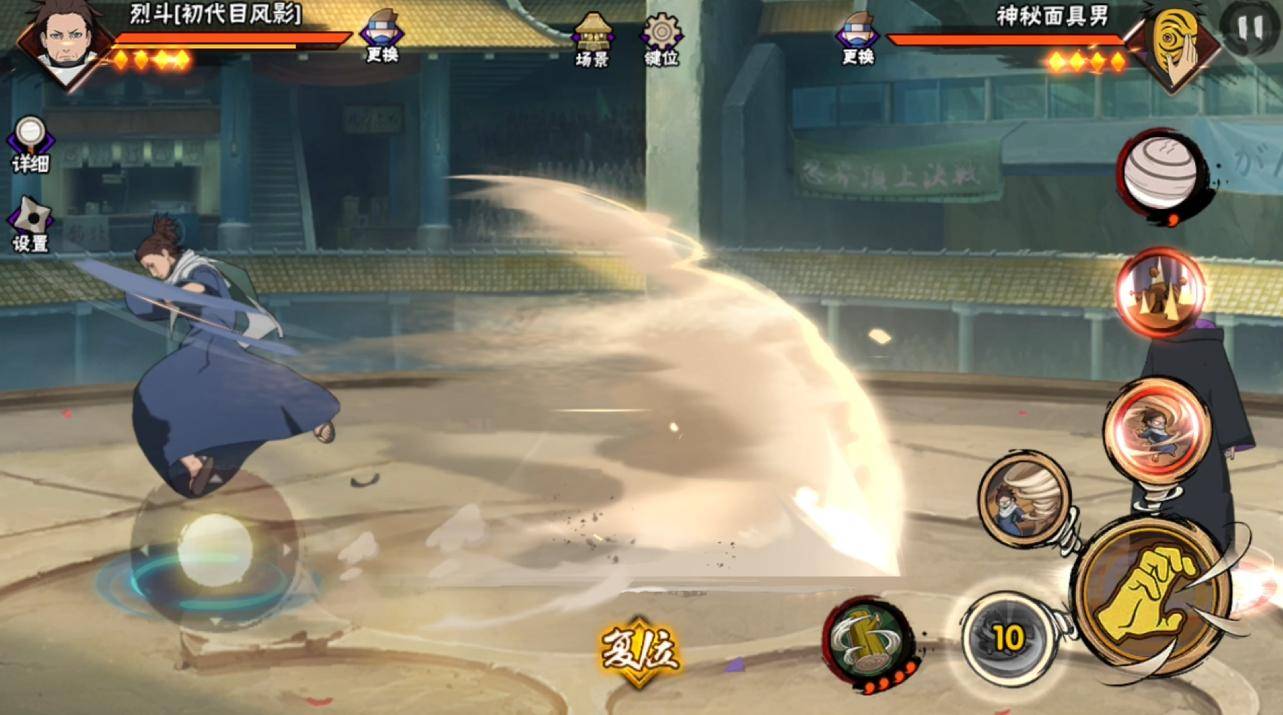Trigger the ultimate jutsu skill icon

[1160, 292]
